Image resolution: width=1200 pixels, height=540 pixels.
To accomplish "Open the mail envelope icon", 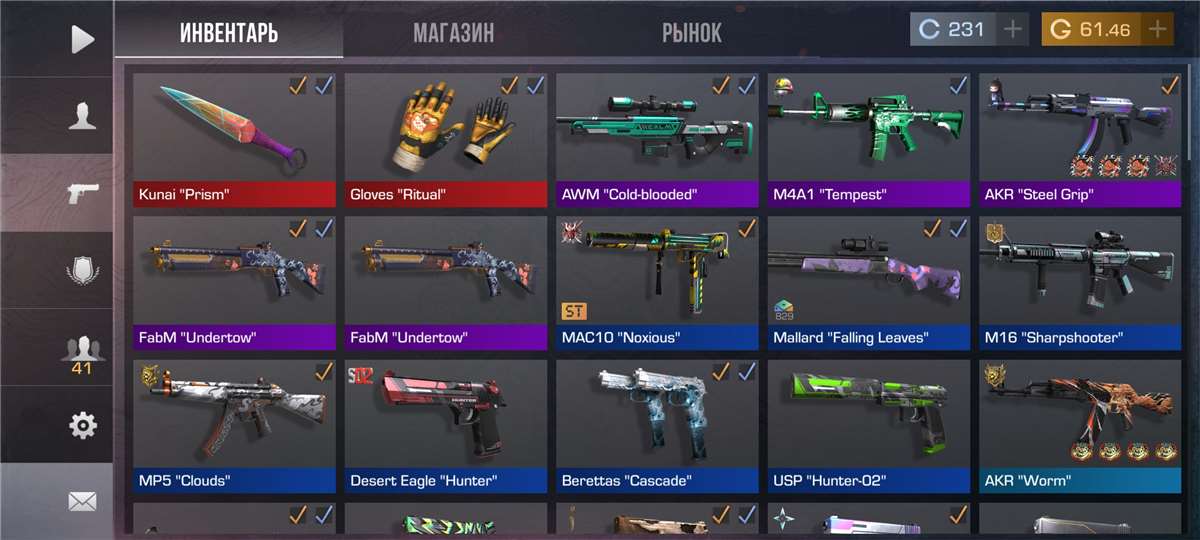I will (82, 501).
